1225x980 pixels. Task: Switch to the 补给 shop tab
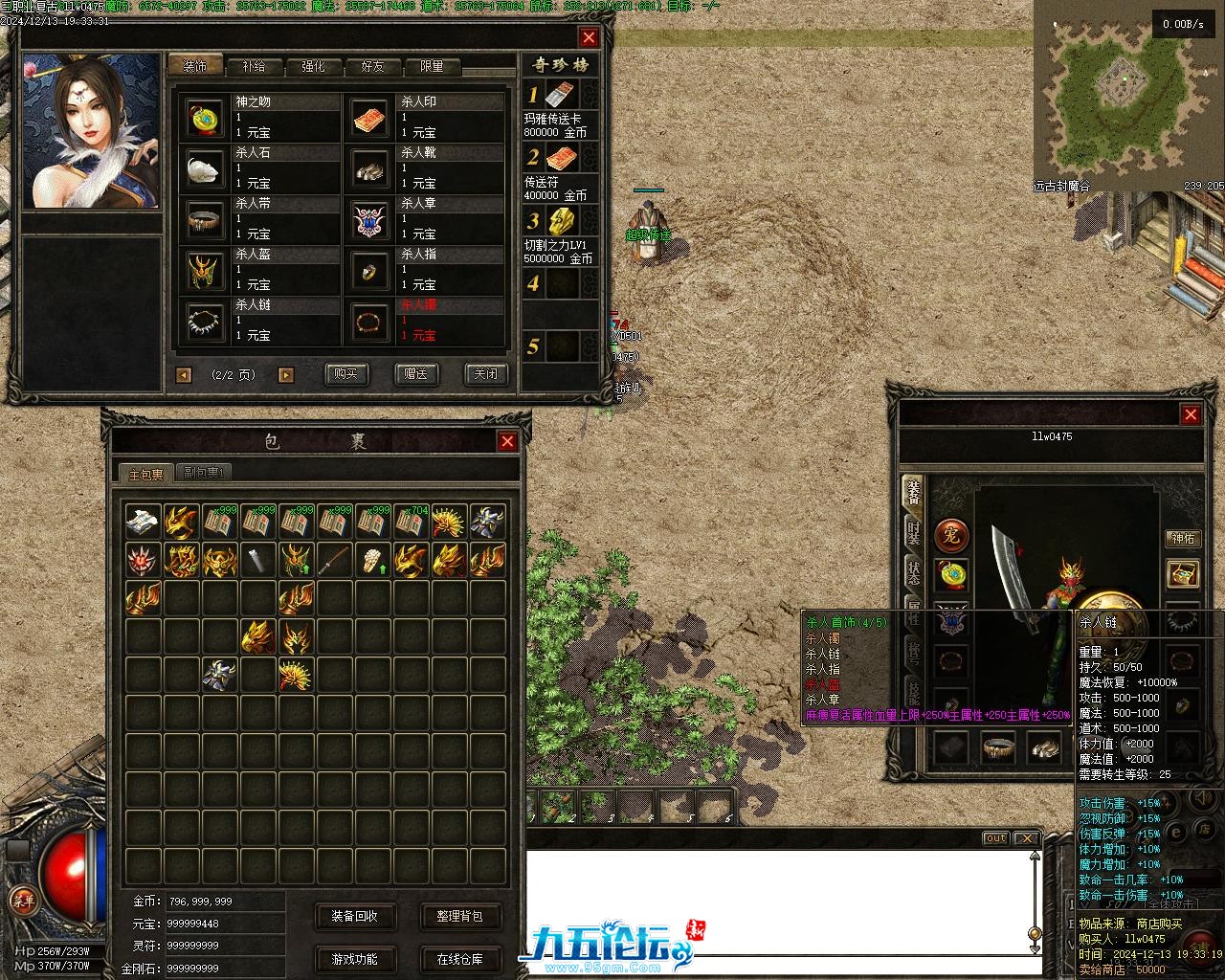(x=254, y=66)
